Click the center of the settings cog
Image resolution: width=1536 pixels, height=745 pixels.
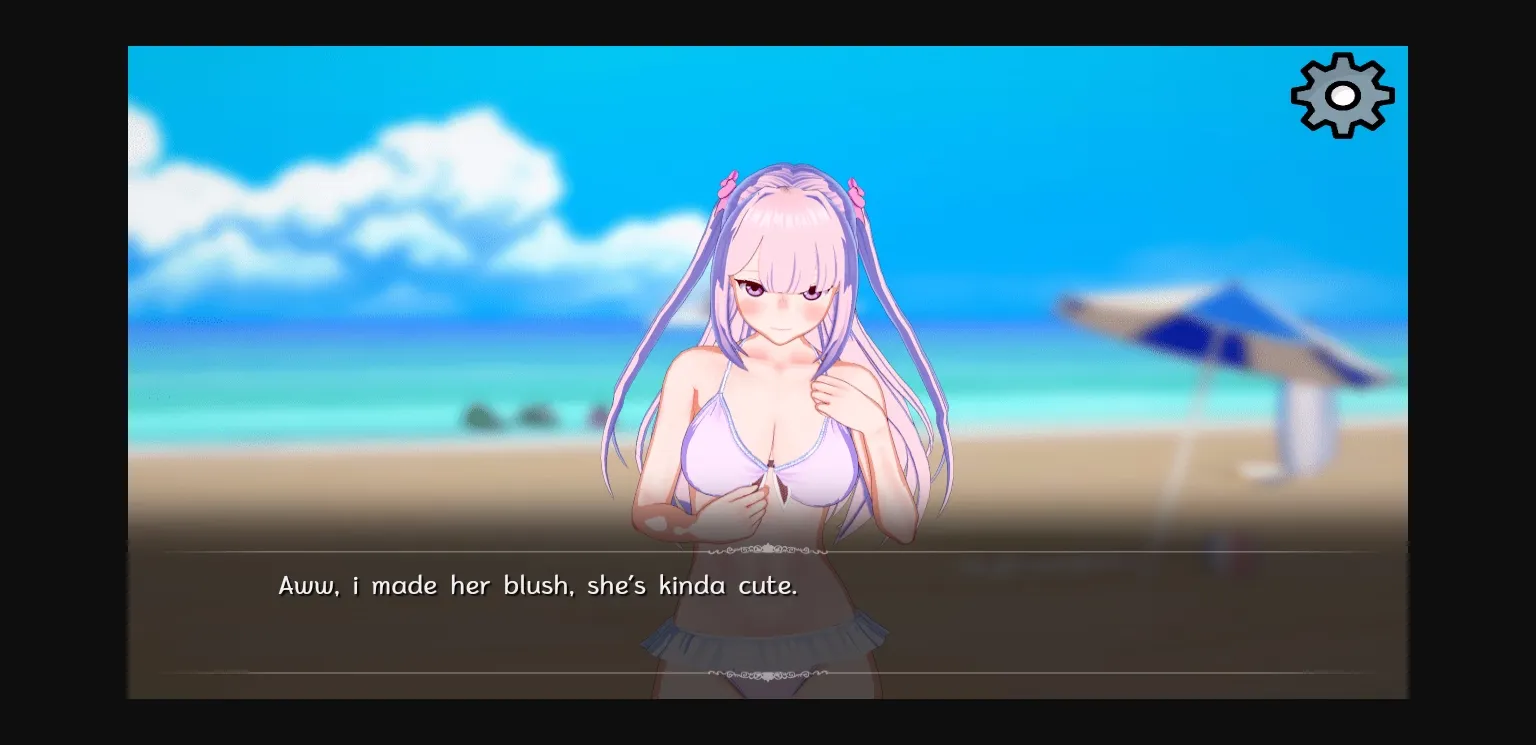(x=1342, y=96)
